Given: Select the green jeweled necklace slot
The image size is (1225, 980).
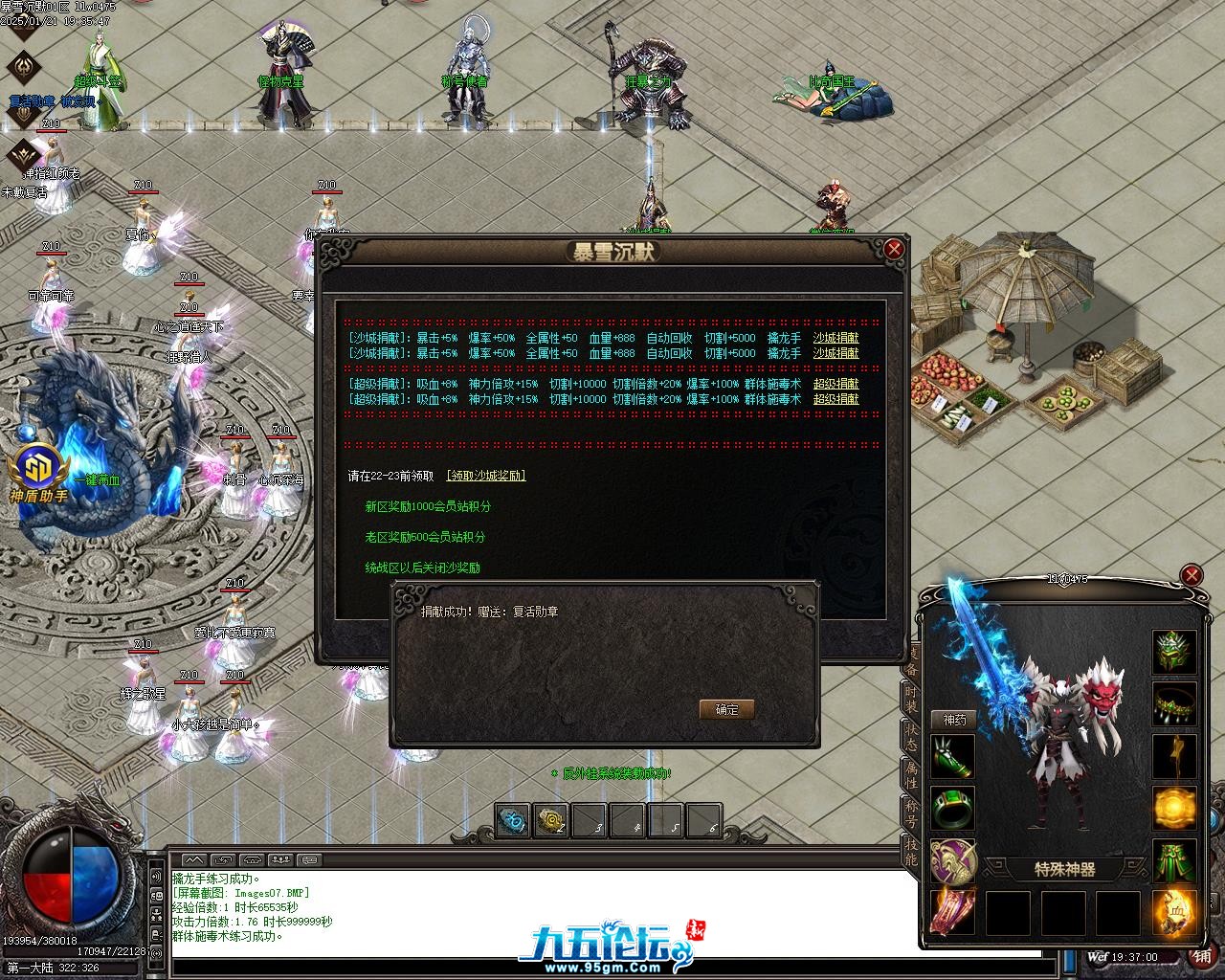Looking at the screenshot, I should [1174, 705].
